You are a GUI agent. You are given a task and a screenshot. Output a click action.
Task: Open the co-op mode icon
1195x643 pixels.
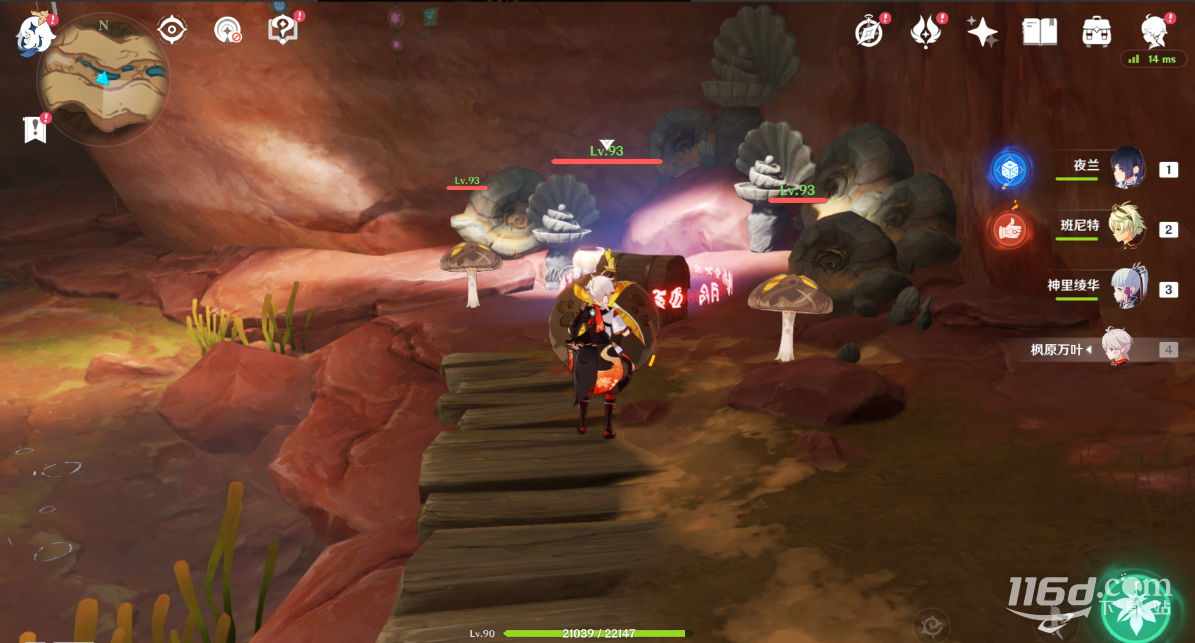pos(228,30)
